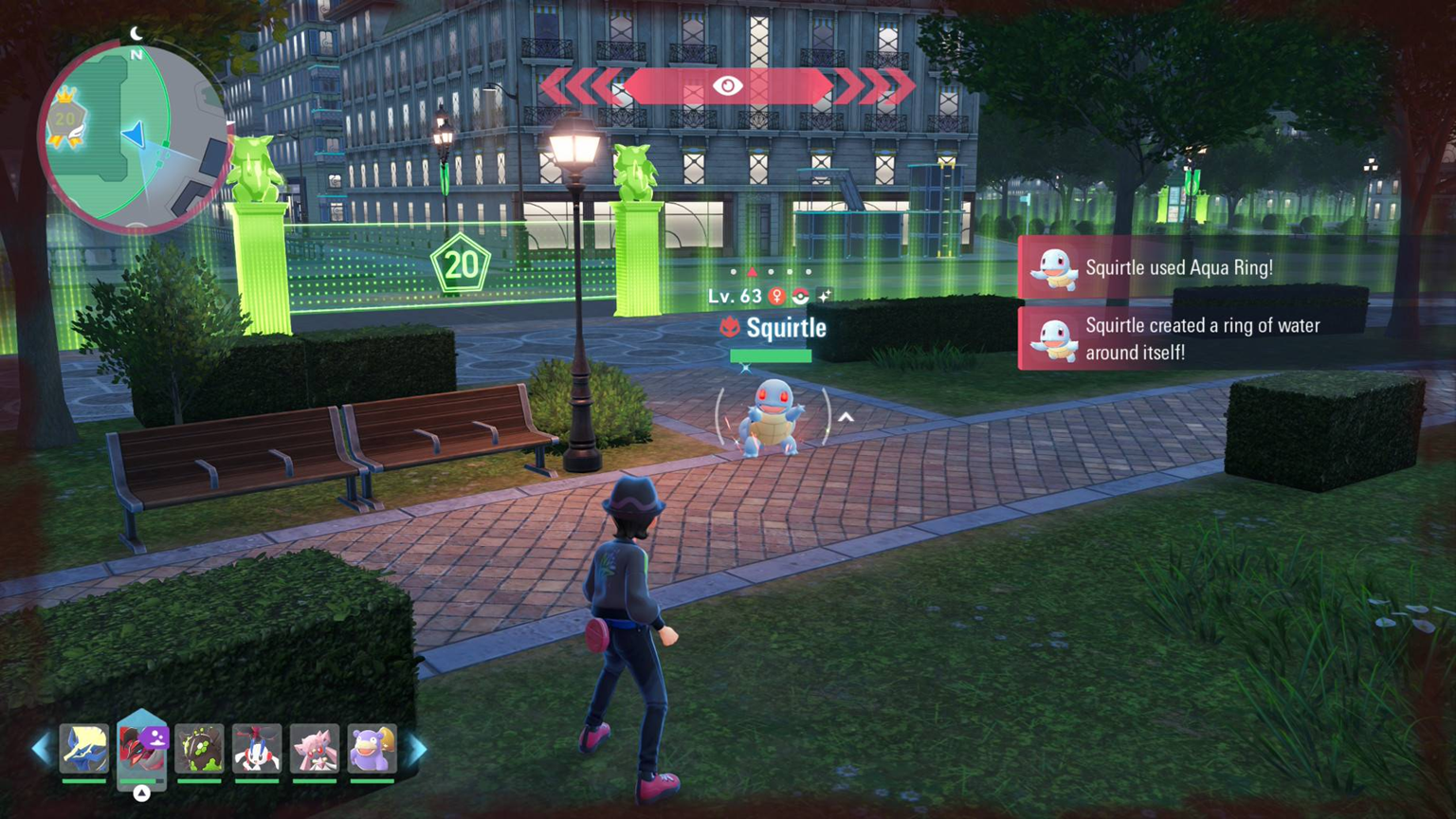Click the "Squirtle used Aqua Ring!" log entry
This screenshot has width=1456, height=819.
pos(1177,268)
